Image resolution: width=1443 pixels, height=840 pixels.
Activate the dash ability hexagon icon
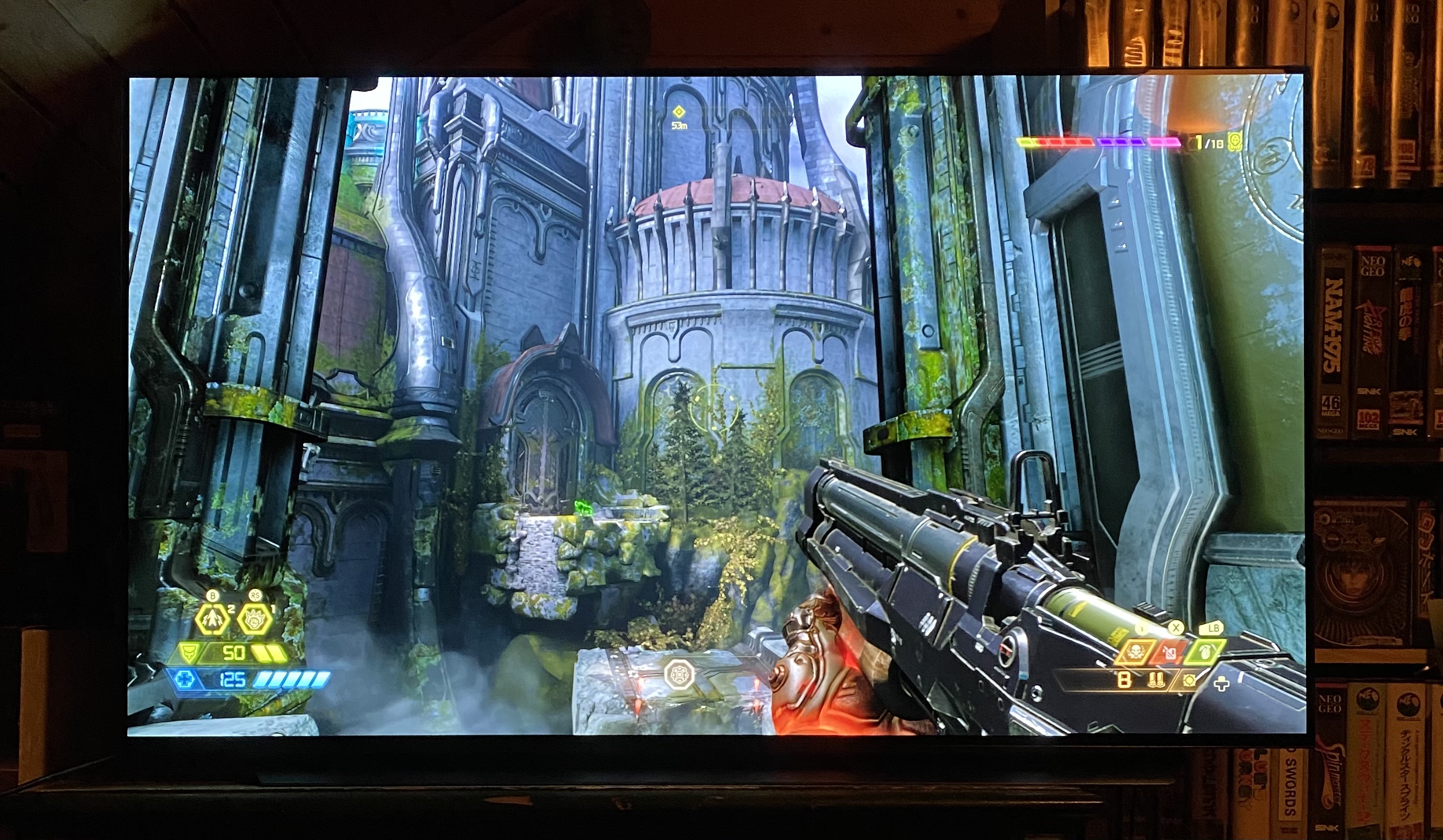(212, 620)
